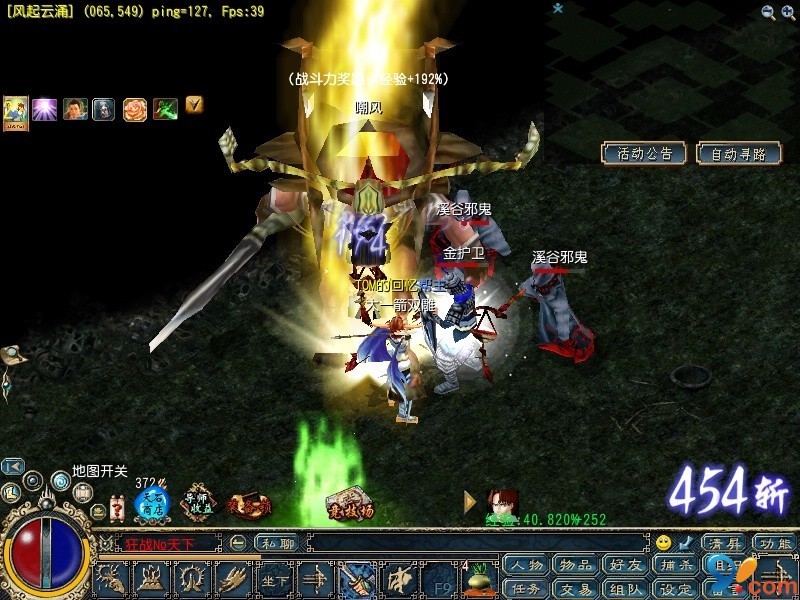
Task: Click the 清屏 clear-screen button
Action: click(722, 544)
